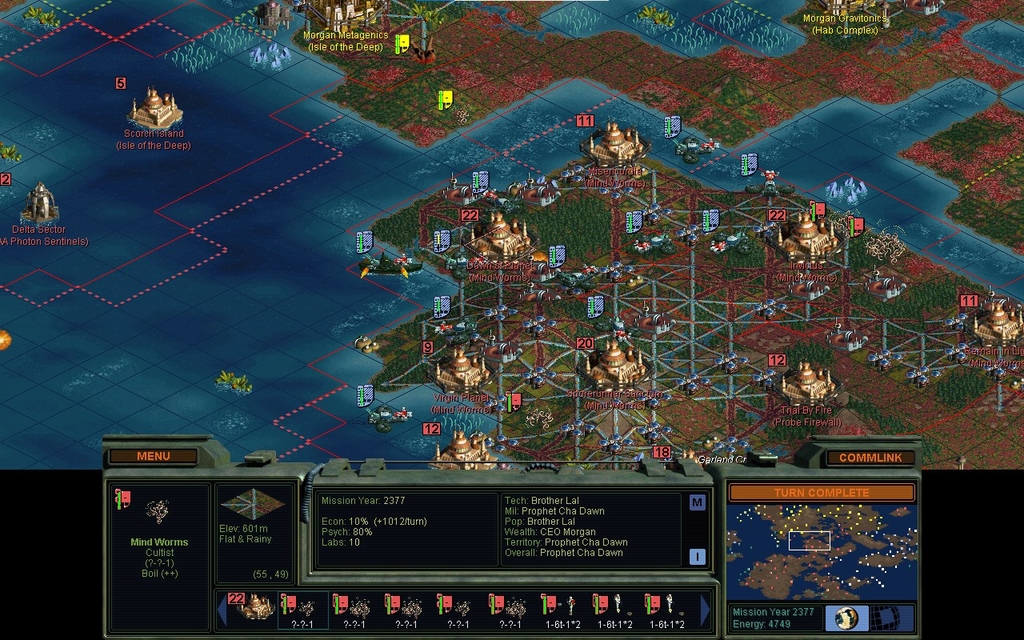Select the first 1-6t-1*2 unit in stack

[x=562, y=606]
